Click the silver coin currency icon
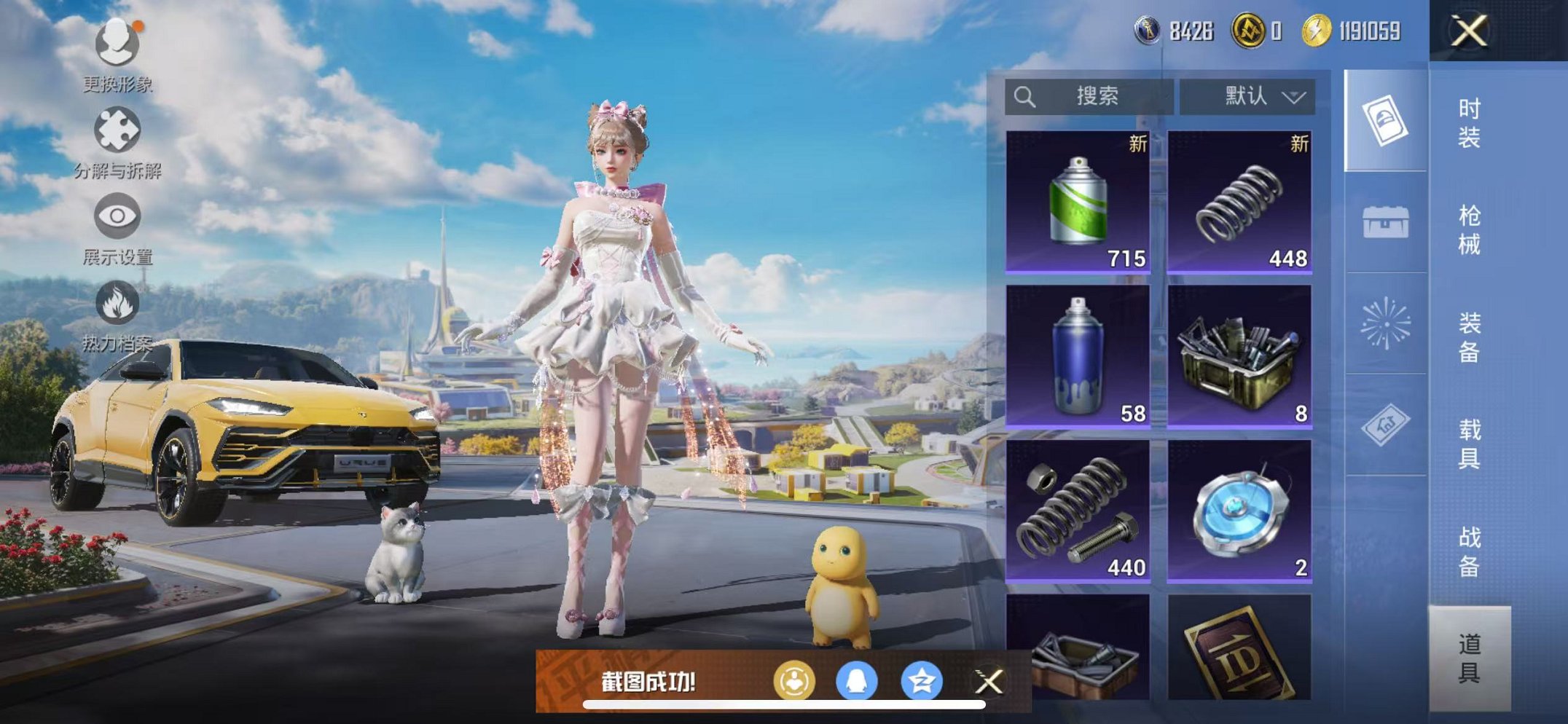Viewport: 1568px width, 724px height. (x=1149, y=31)
